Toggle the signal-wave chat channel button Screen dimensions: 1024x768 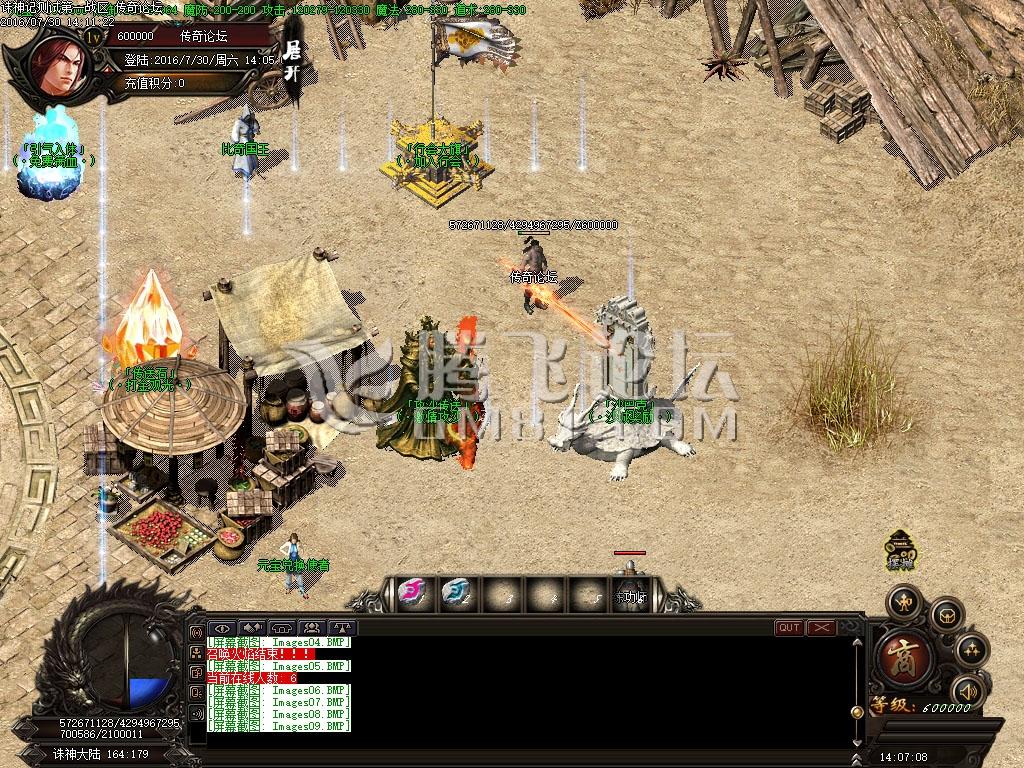coord(196,633)
